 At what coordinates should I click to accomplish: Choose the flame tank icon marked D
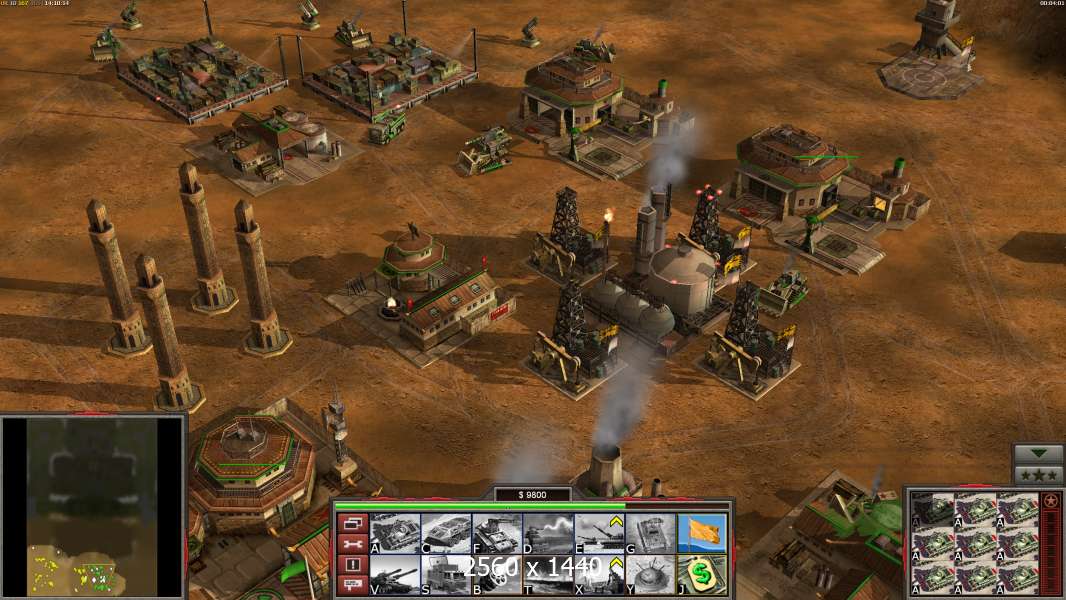[x=548, y=534]
